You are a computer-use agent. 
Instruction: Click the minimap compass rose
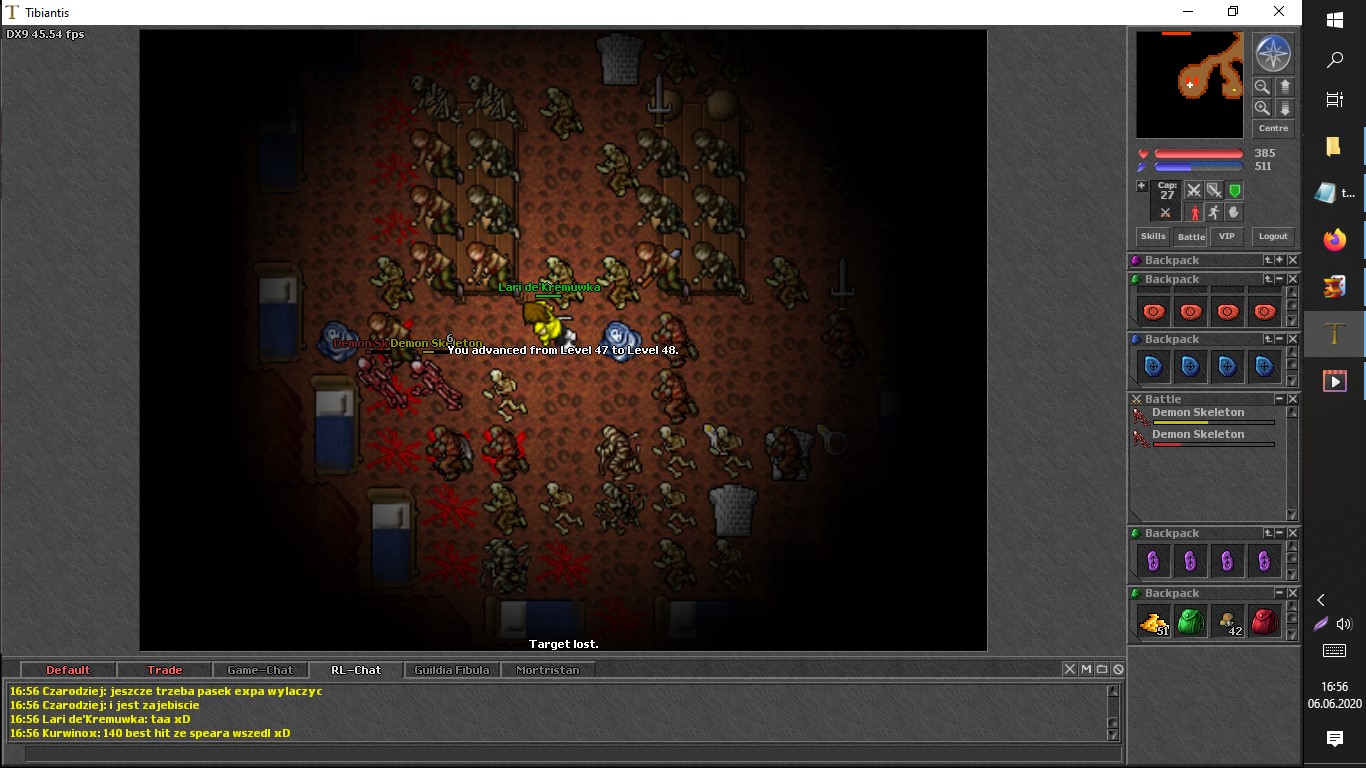pos(1273,53)
